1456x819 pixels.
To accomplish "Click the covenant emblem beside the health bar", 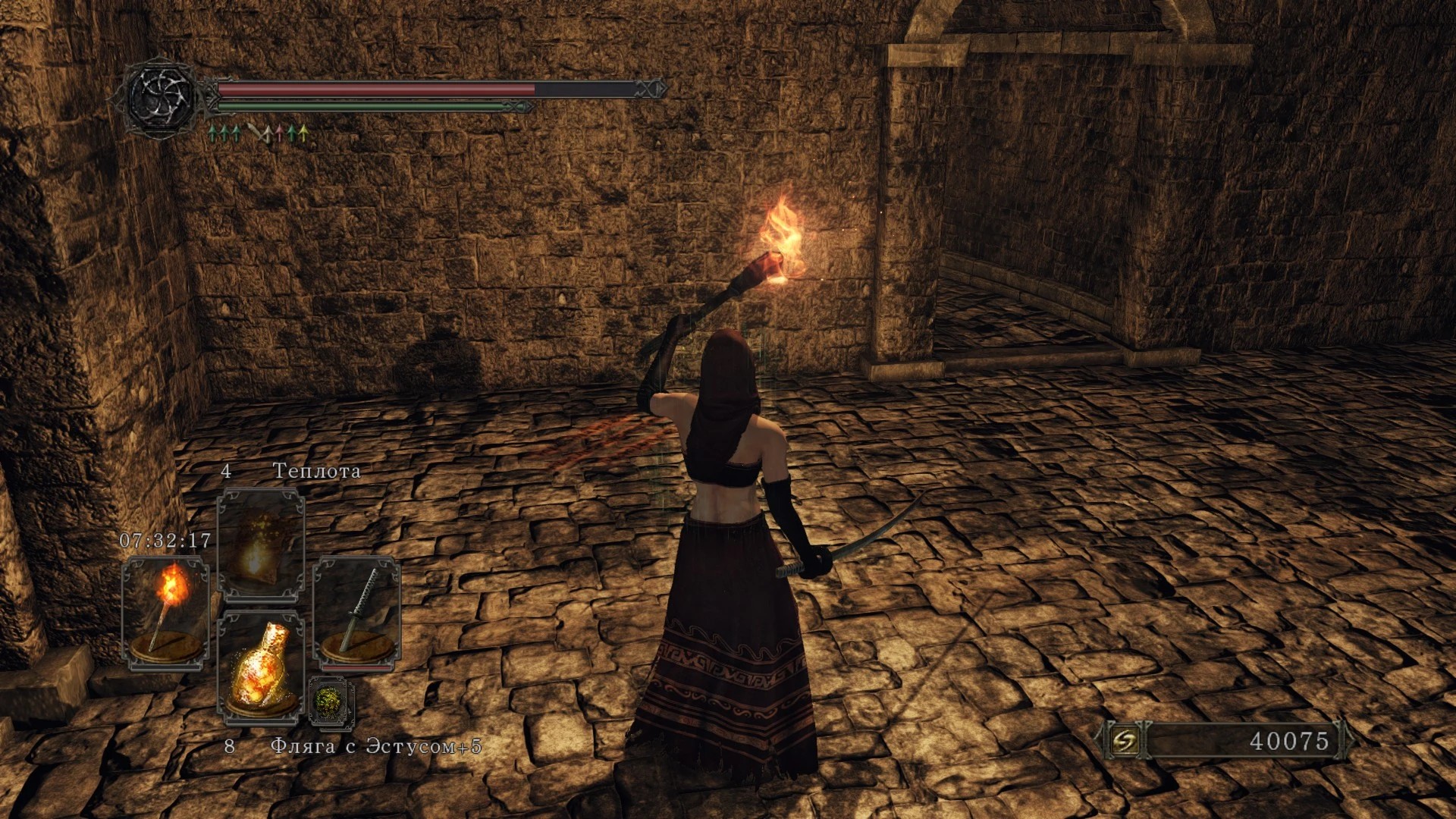I will pos(161,97).
